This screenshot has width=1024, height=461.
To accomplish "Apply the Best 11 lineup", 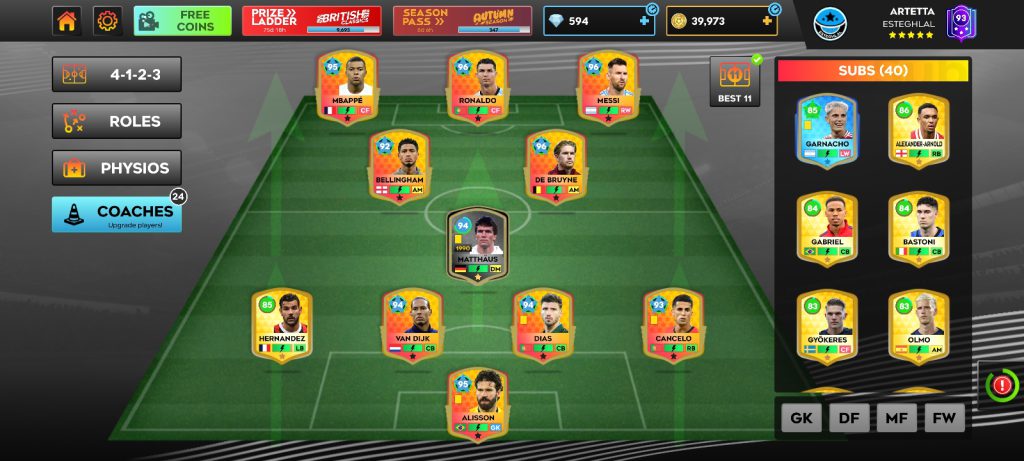I will pos(735,81).
